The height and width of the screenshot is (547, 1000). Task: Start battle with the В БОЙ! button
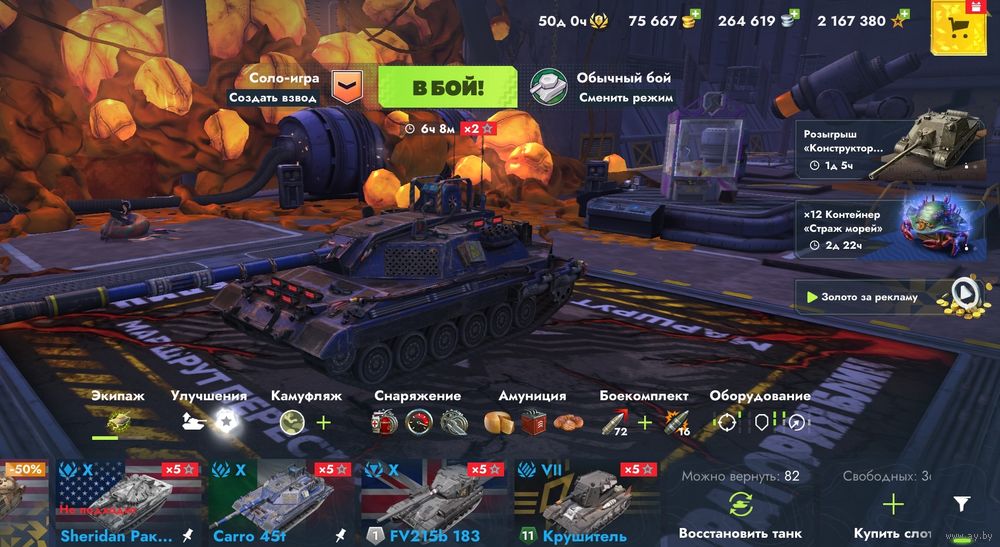[448, 87]
